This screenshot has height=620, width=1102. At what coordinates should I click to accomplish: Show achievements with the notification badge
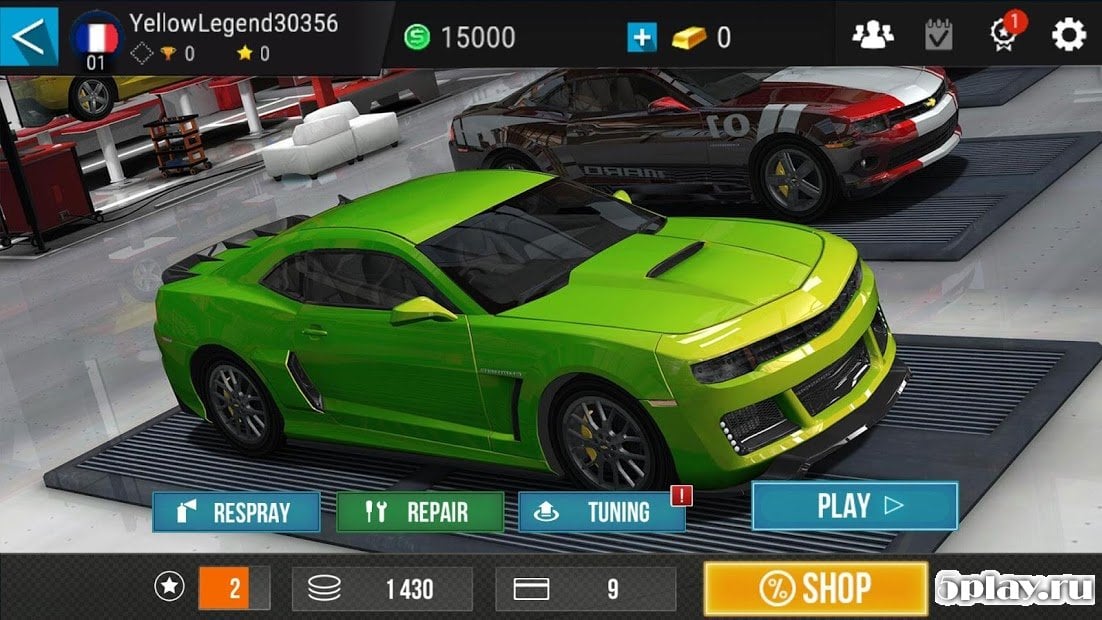tap(1003, 34)
